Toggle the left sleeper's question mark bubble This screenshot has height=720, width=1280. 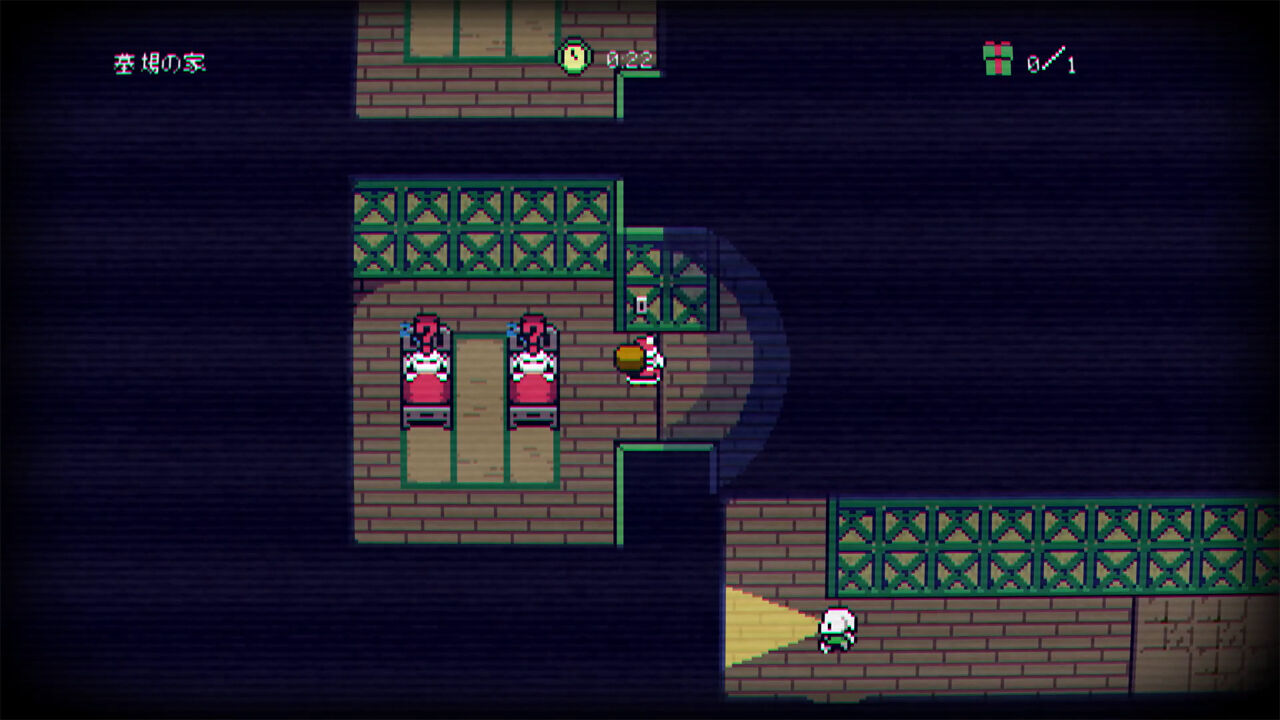[427, 334]
